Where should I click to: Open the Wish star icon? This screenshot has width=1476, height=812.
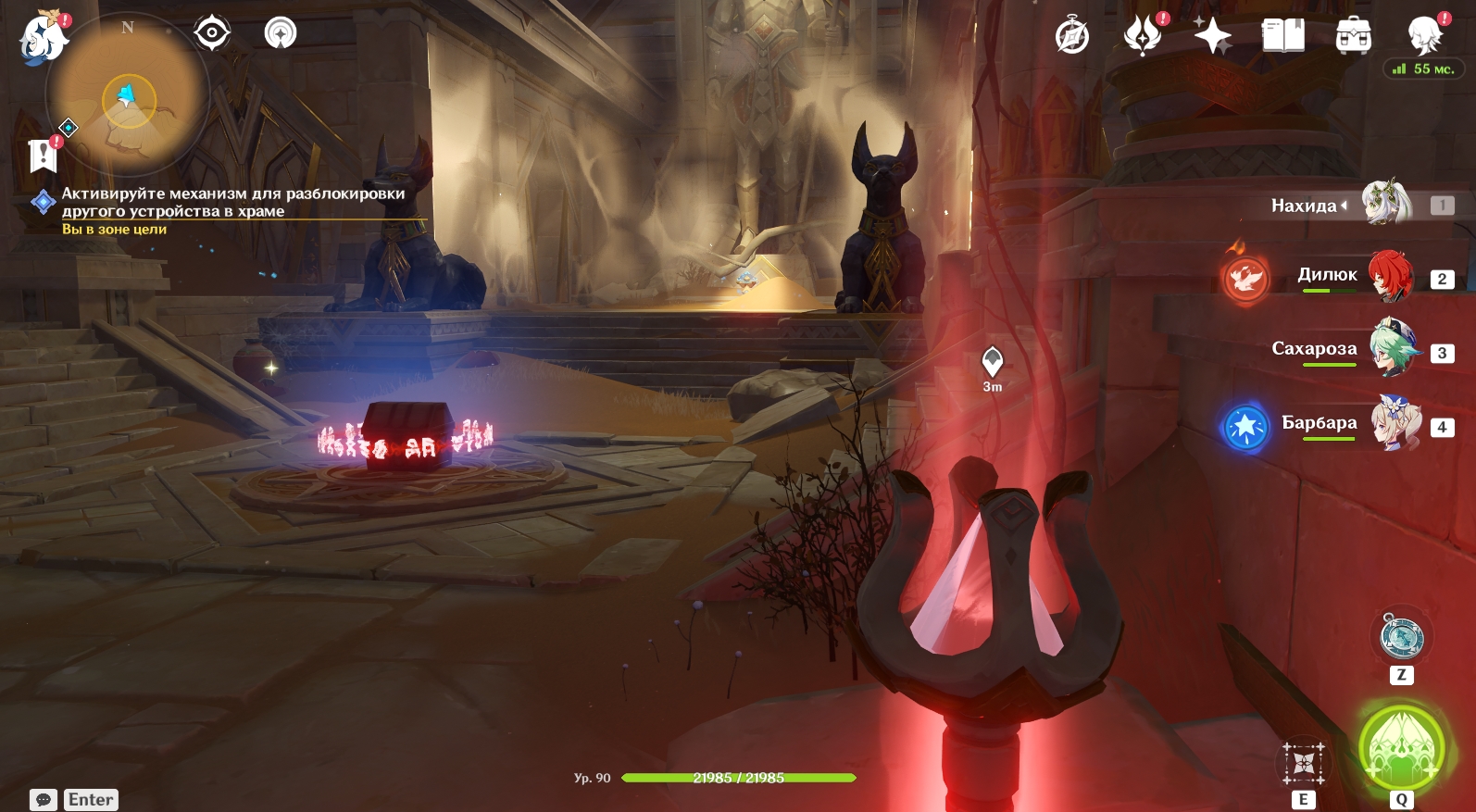[x=1212, y=36]
